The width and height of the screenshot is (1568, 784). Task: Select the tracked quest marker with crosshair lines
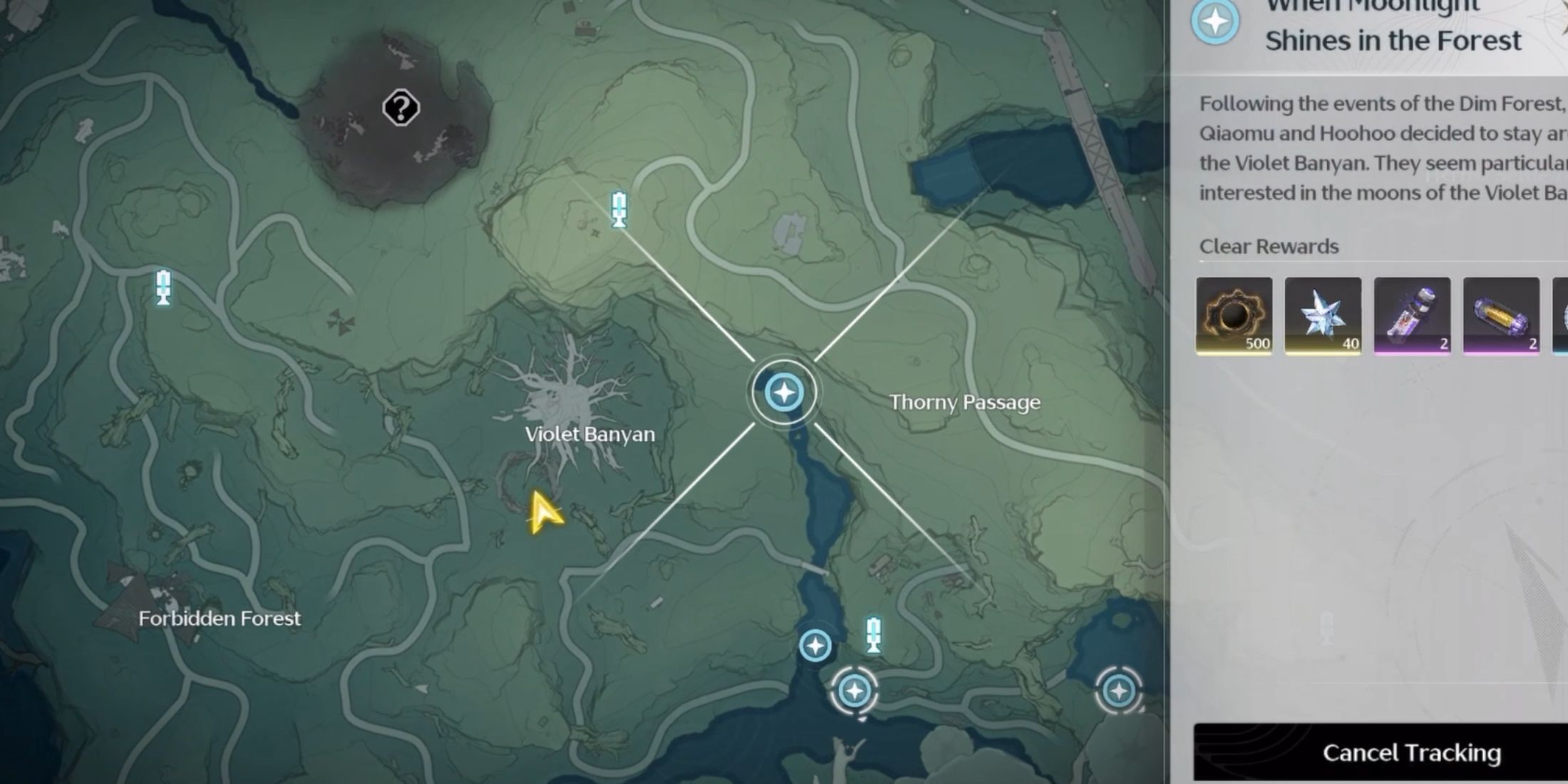pyautogui.click(x=784, y=393)
